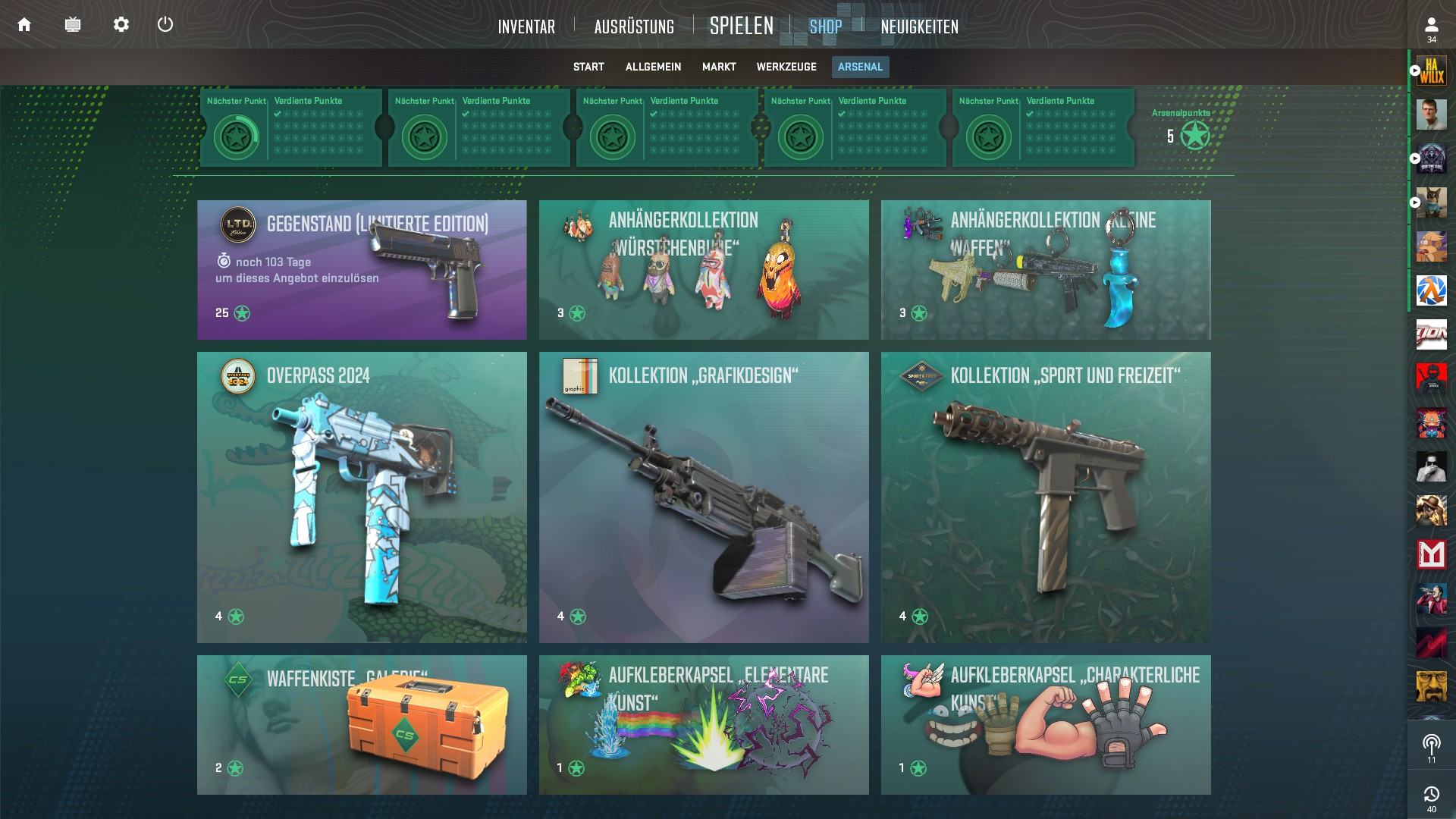
Task: Show the Allgemein shop tab
Action: coord(653,67)
